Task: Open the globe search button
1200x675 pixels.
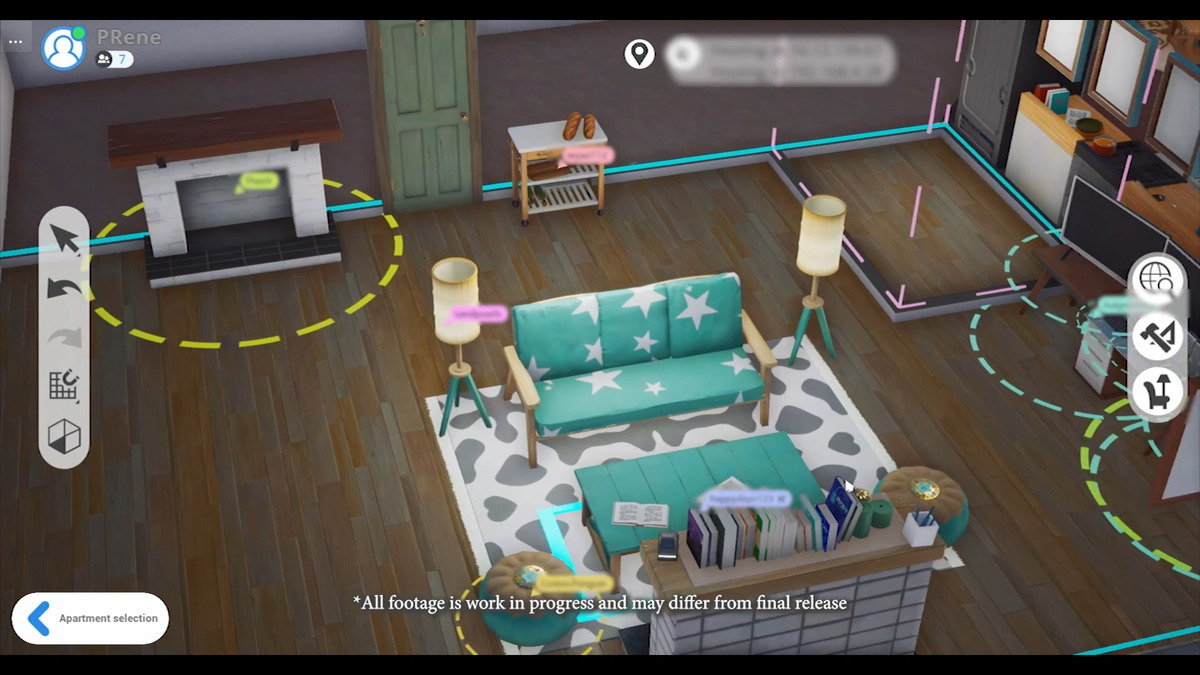Action: coord(1158,278)
